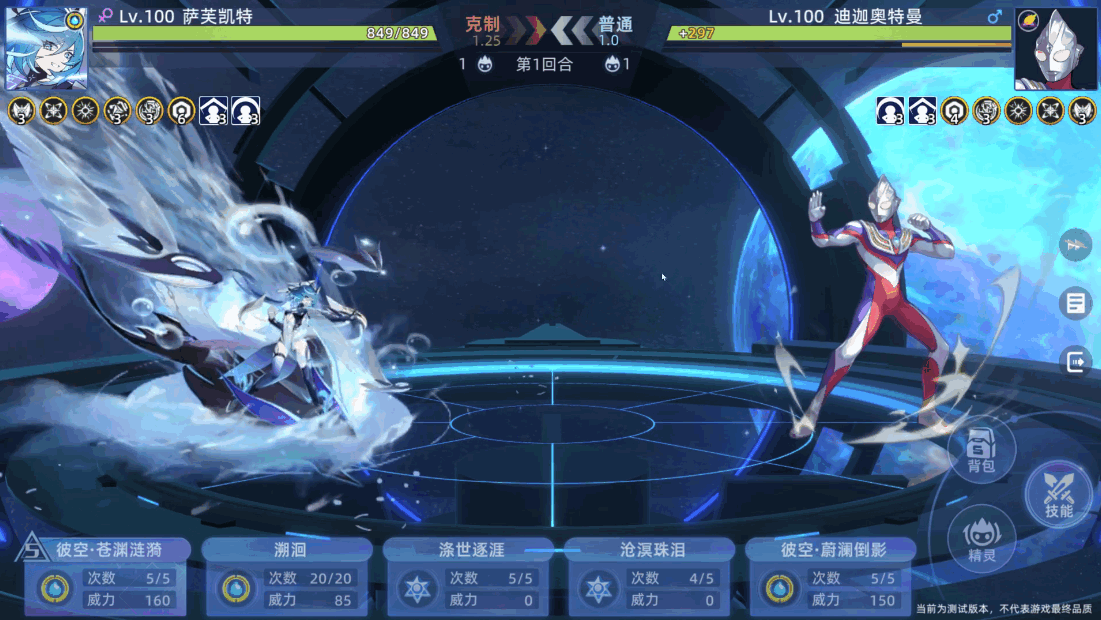Use the 彼空·苍渊涟漪 skill card
1101x620 pixels.
click(x=107, y=577)
